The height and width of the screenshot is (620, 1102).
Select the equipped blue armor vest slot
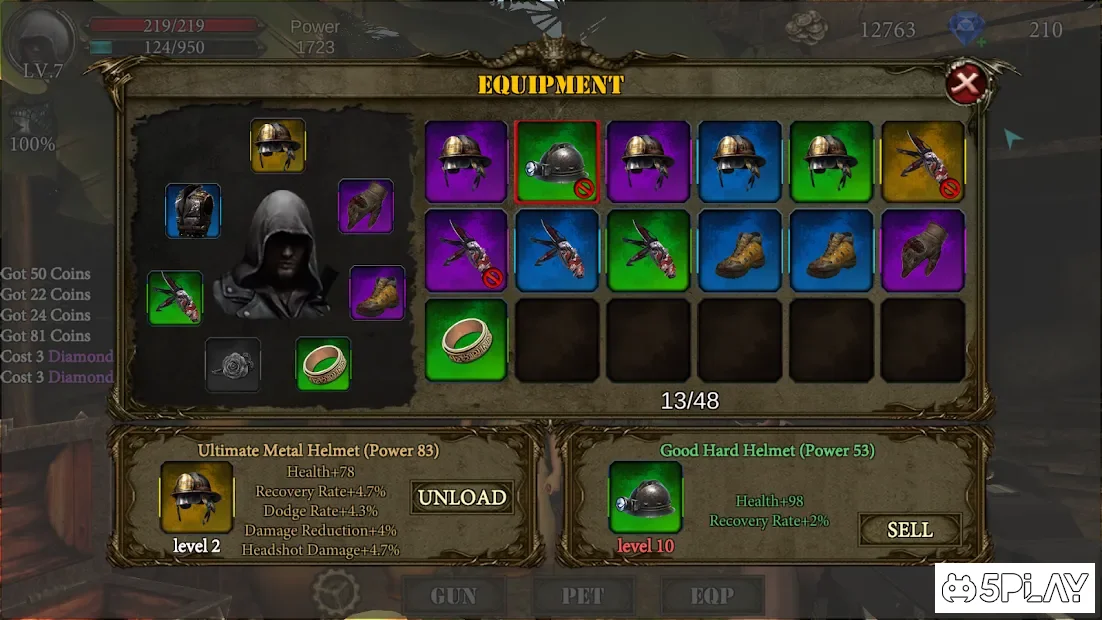click(193, 211)
